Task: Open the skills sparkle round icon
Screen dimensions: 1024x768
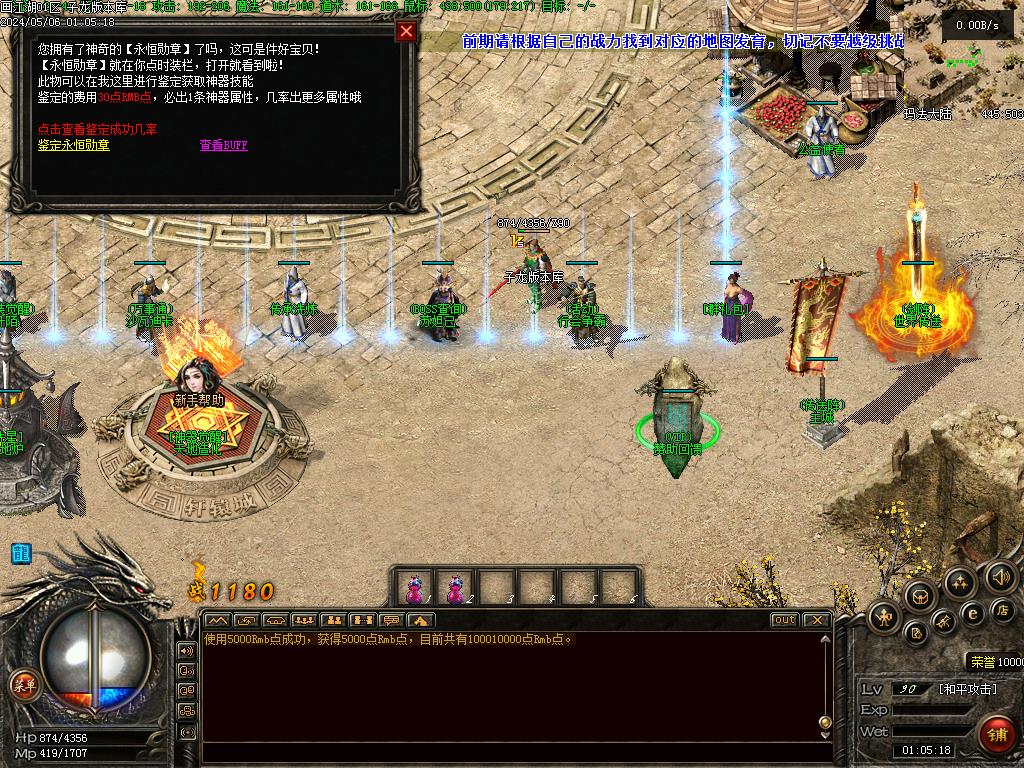Action: click(960, 583)
